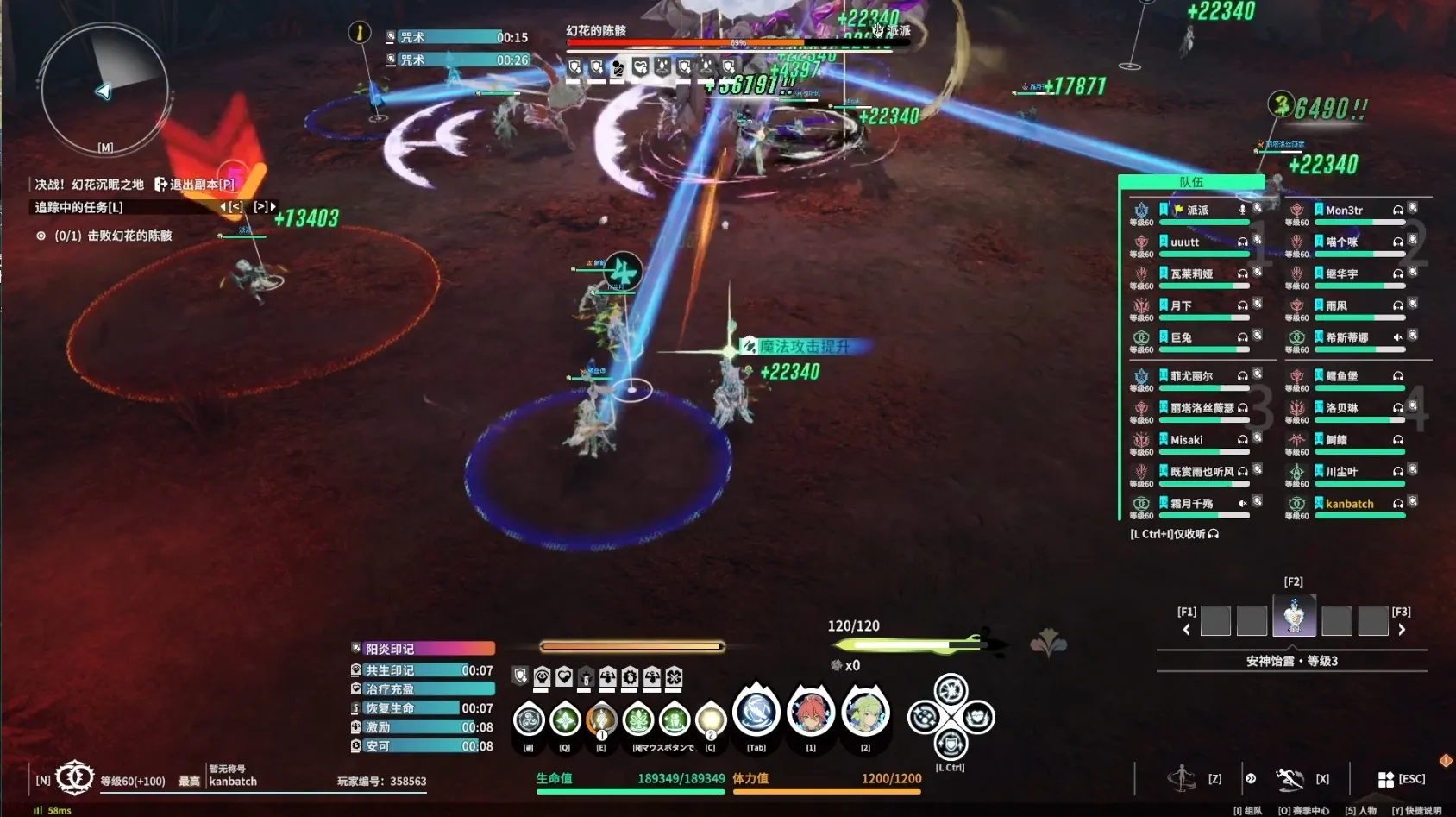
Task: Activate the green four-petal flower skill
Action: pyautogui.click(x=565, y=718)
